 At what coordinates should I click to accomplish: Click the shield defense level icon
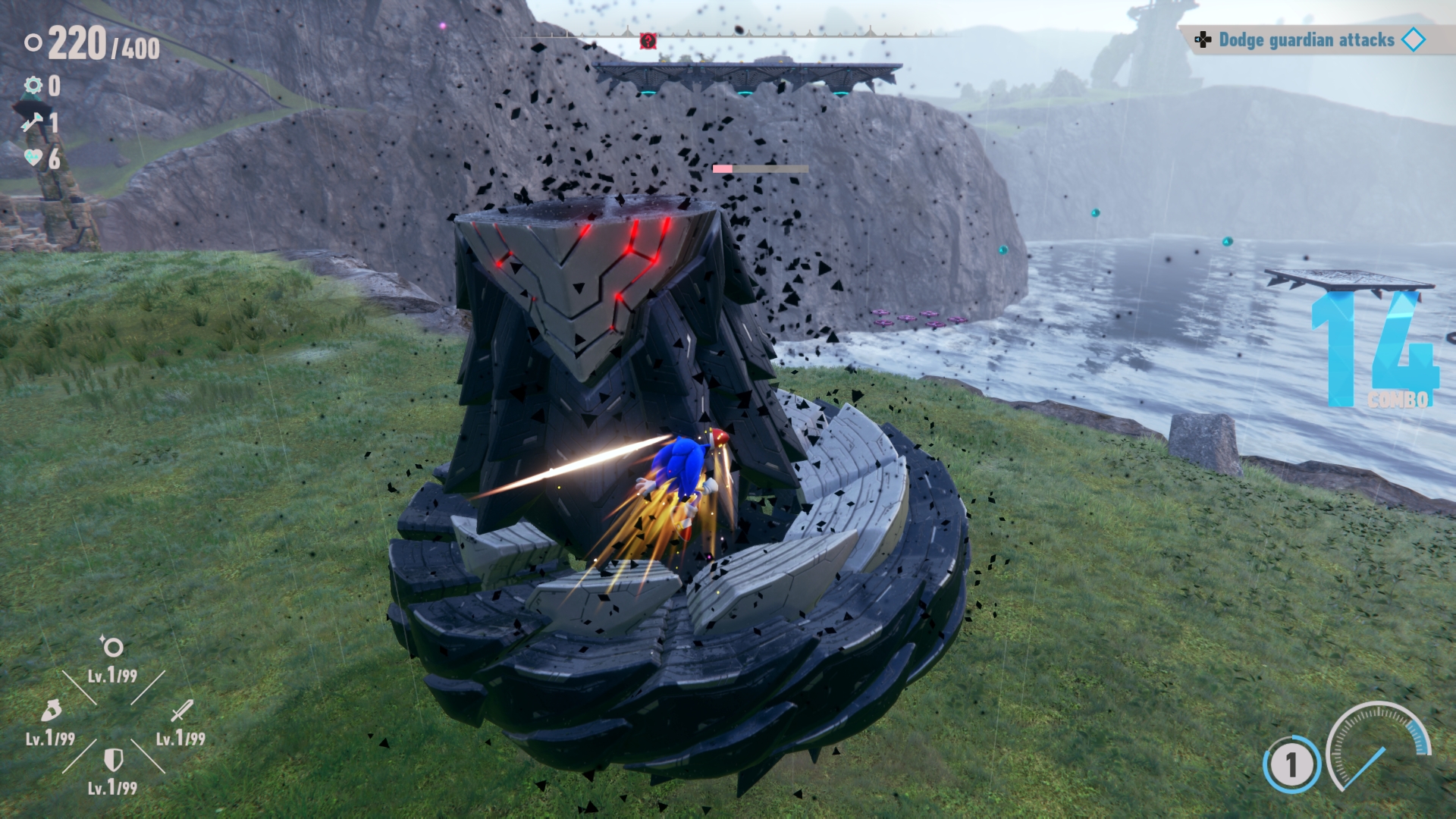(x=113, y=759)
